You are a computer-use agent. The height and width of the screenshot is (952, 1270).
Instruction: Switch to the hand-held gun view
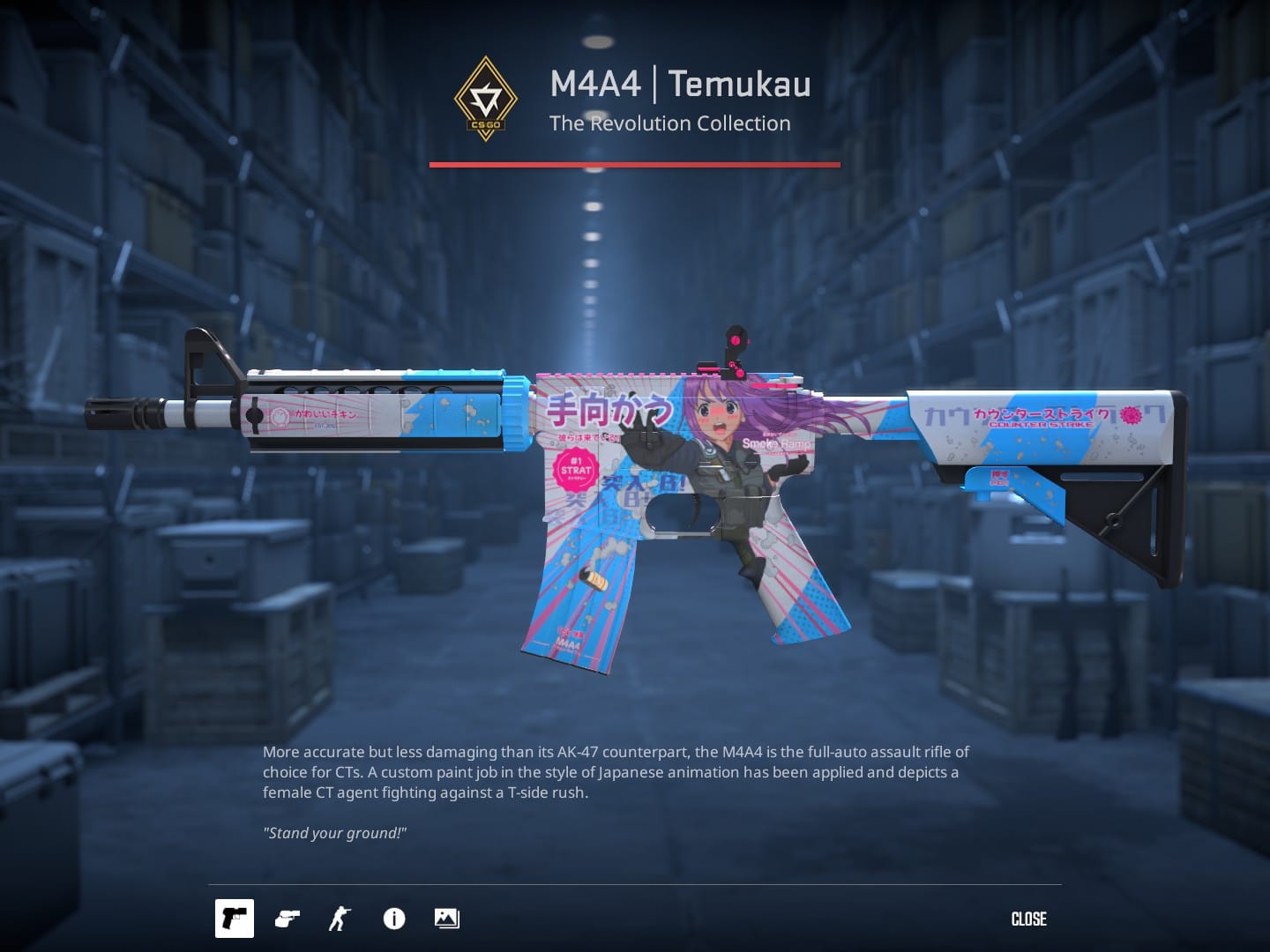click(x=288, y=919)
